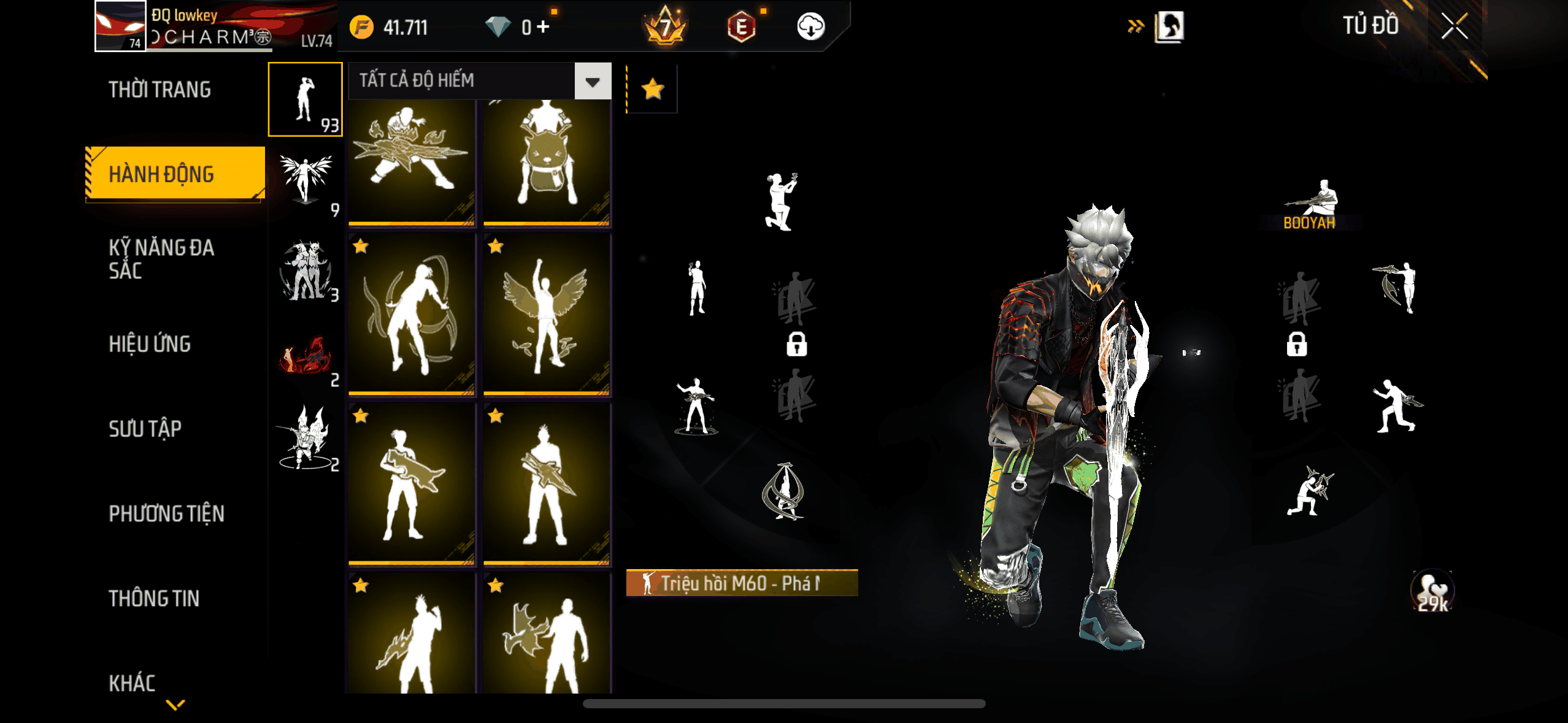Open the Phương Tiện category

pos(166,513)
